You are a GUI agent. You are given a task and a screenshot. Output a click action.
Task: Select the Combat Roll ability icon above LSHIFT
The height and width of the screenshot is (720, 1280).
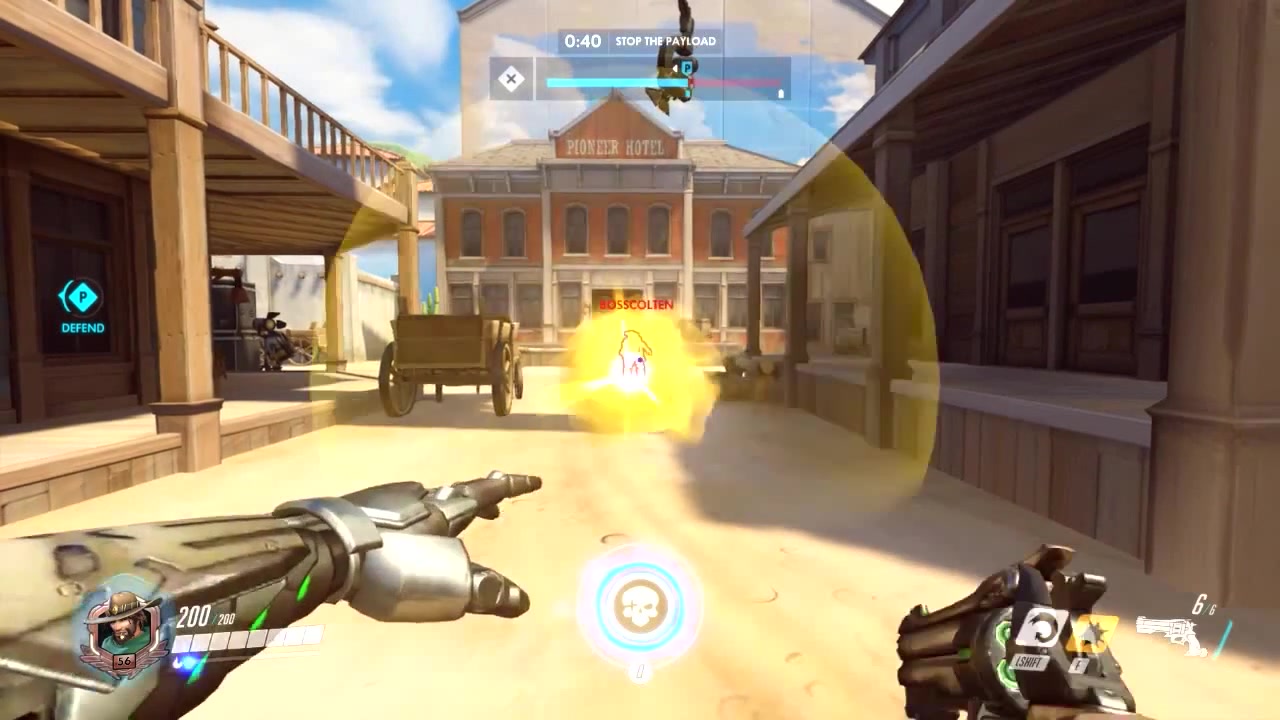pyautogui.click(x=1041, y=625)
